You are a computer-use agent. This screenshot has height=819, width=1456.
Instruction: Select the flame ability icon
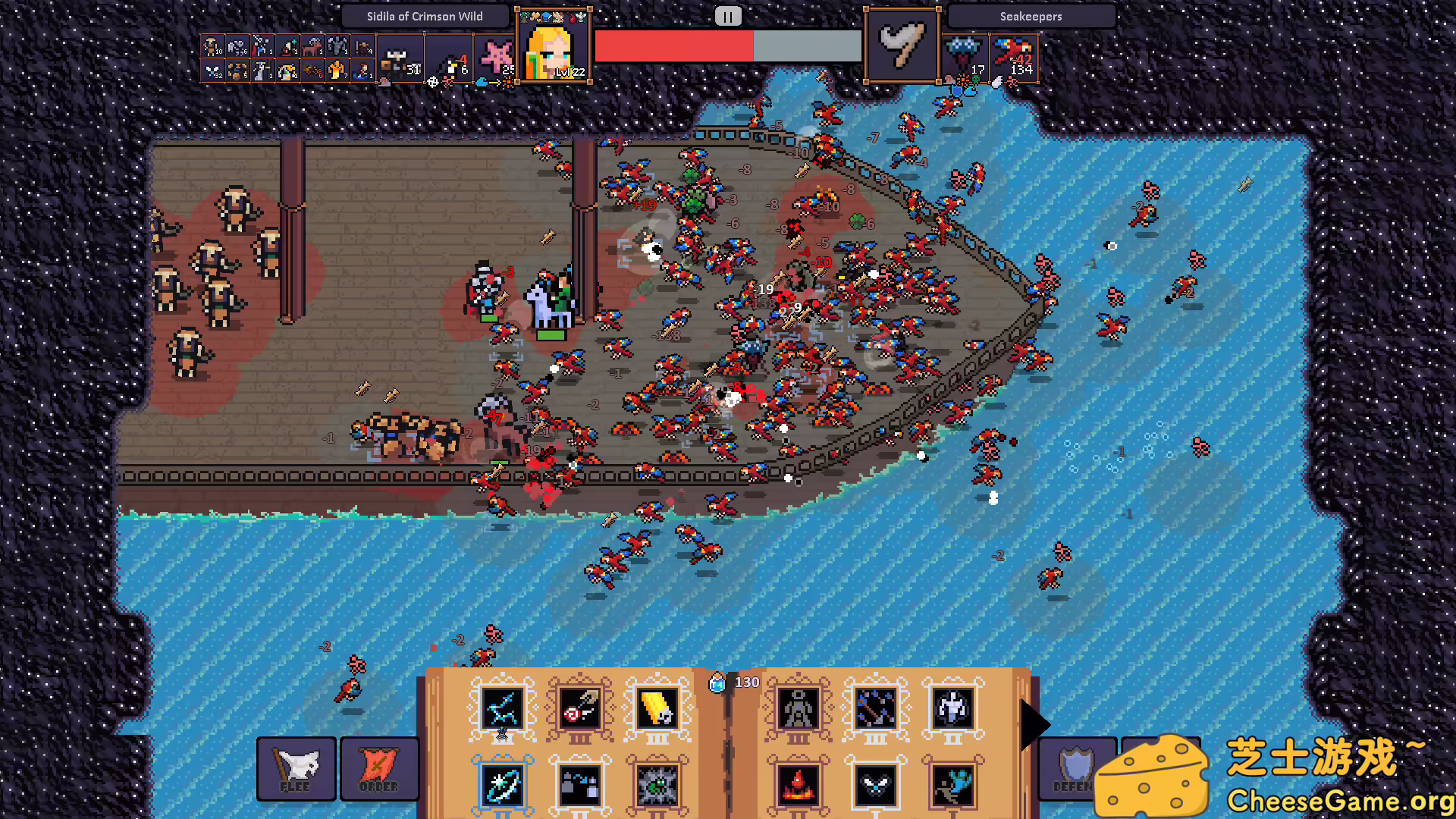(x=796, y=786)
